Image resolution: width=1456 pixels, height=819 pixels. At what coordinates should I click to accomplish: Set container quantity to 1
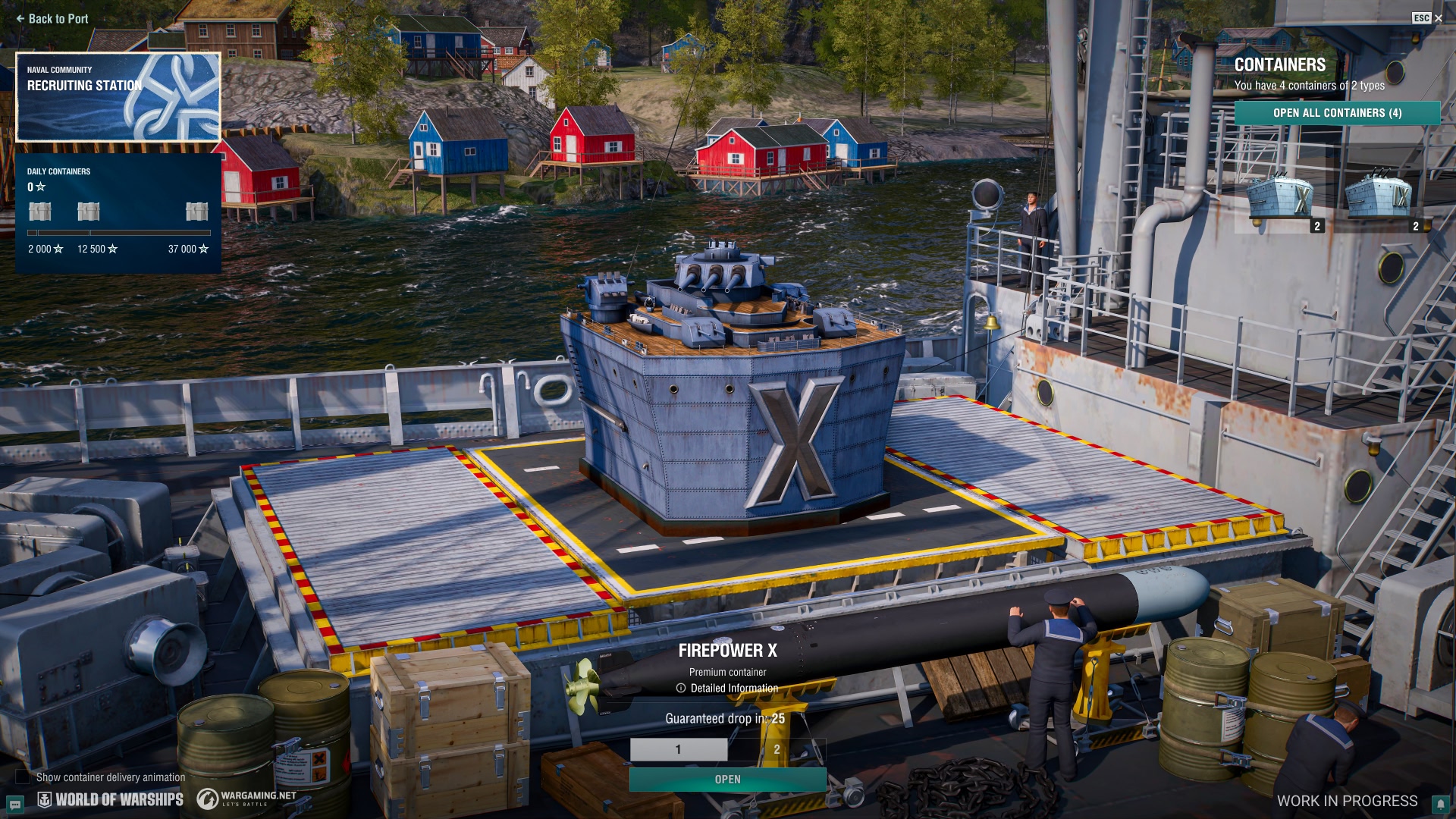coord(678,749)
